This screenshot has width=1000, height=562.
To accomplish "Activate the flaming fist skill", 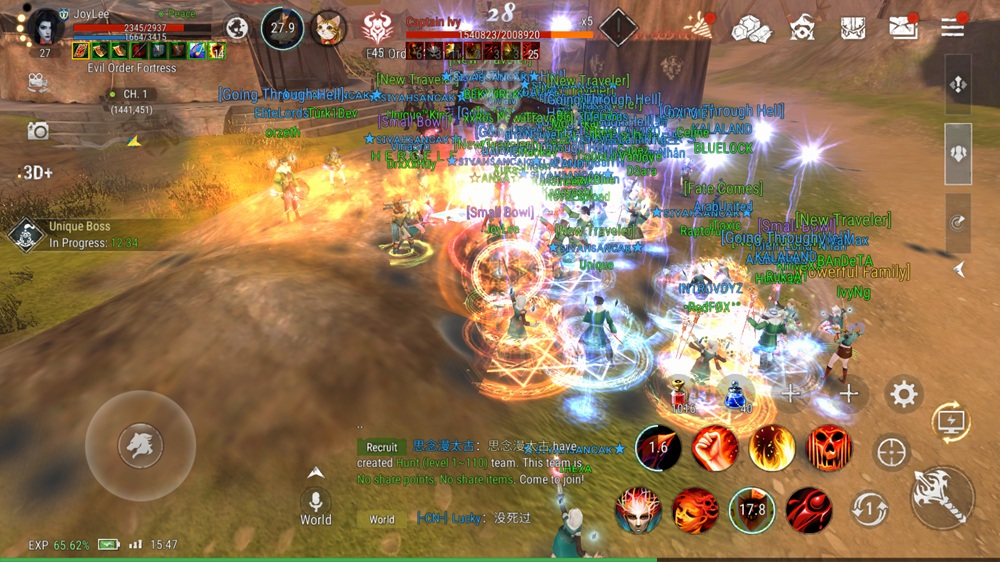I will [714, 449].
